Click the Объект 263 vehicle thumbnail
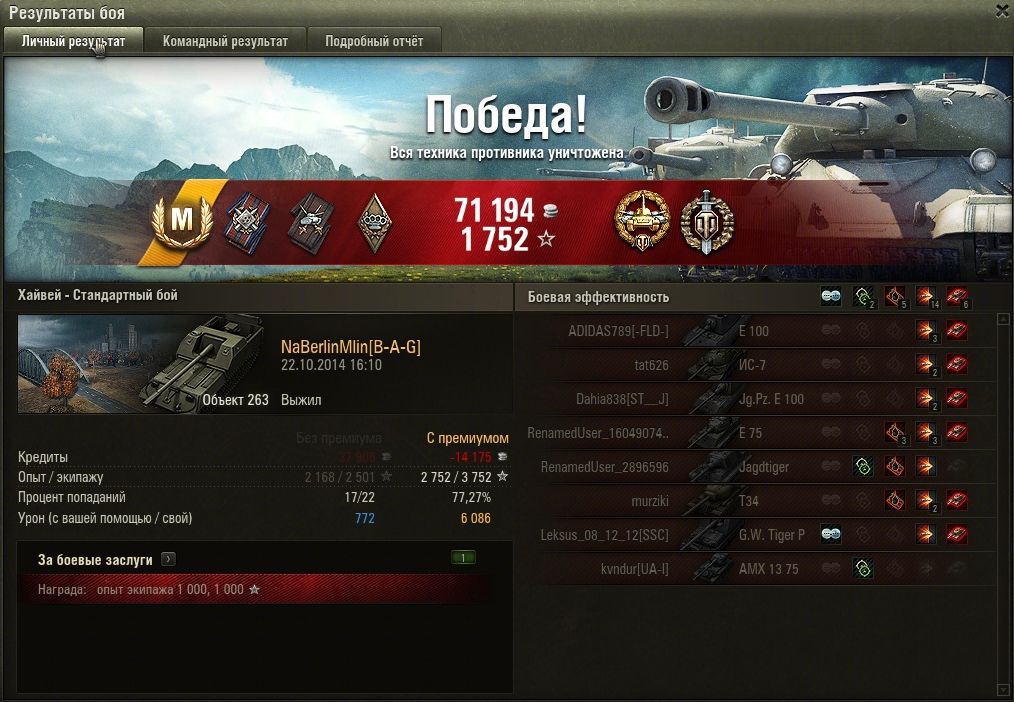 point(141,364)
